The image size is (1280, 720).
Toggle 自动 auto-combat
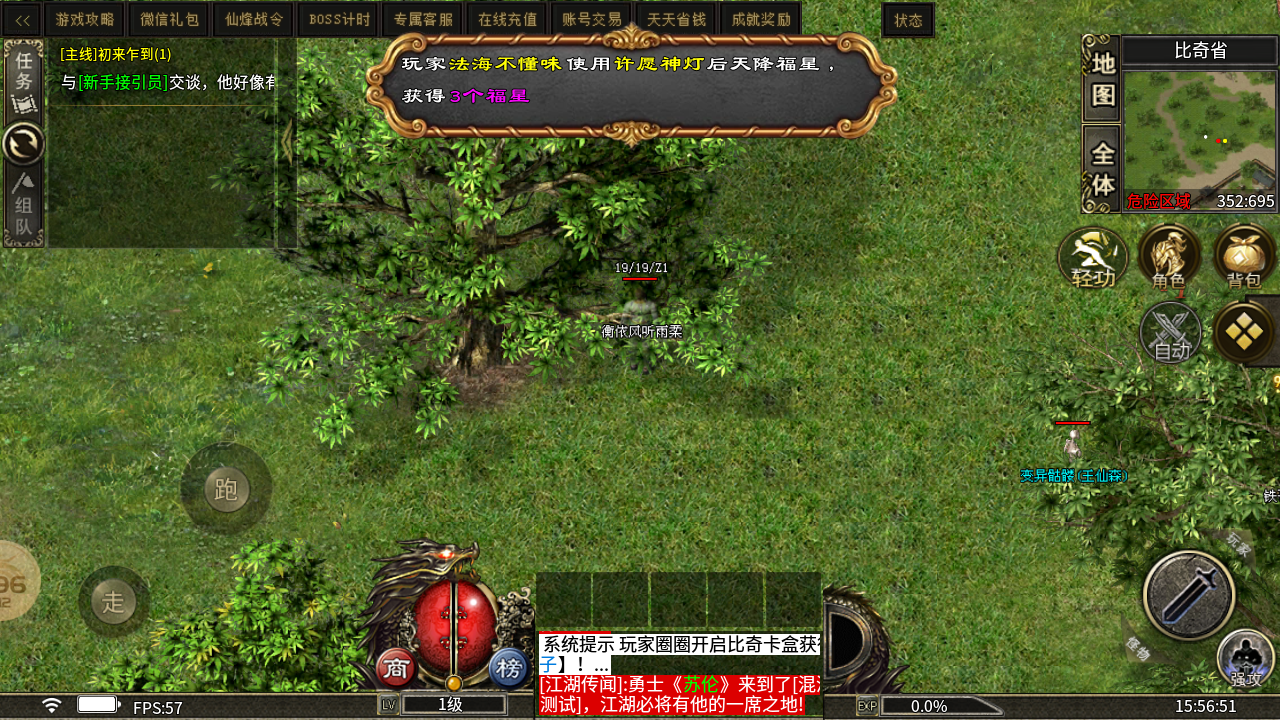coord(1171,333)
